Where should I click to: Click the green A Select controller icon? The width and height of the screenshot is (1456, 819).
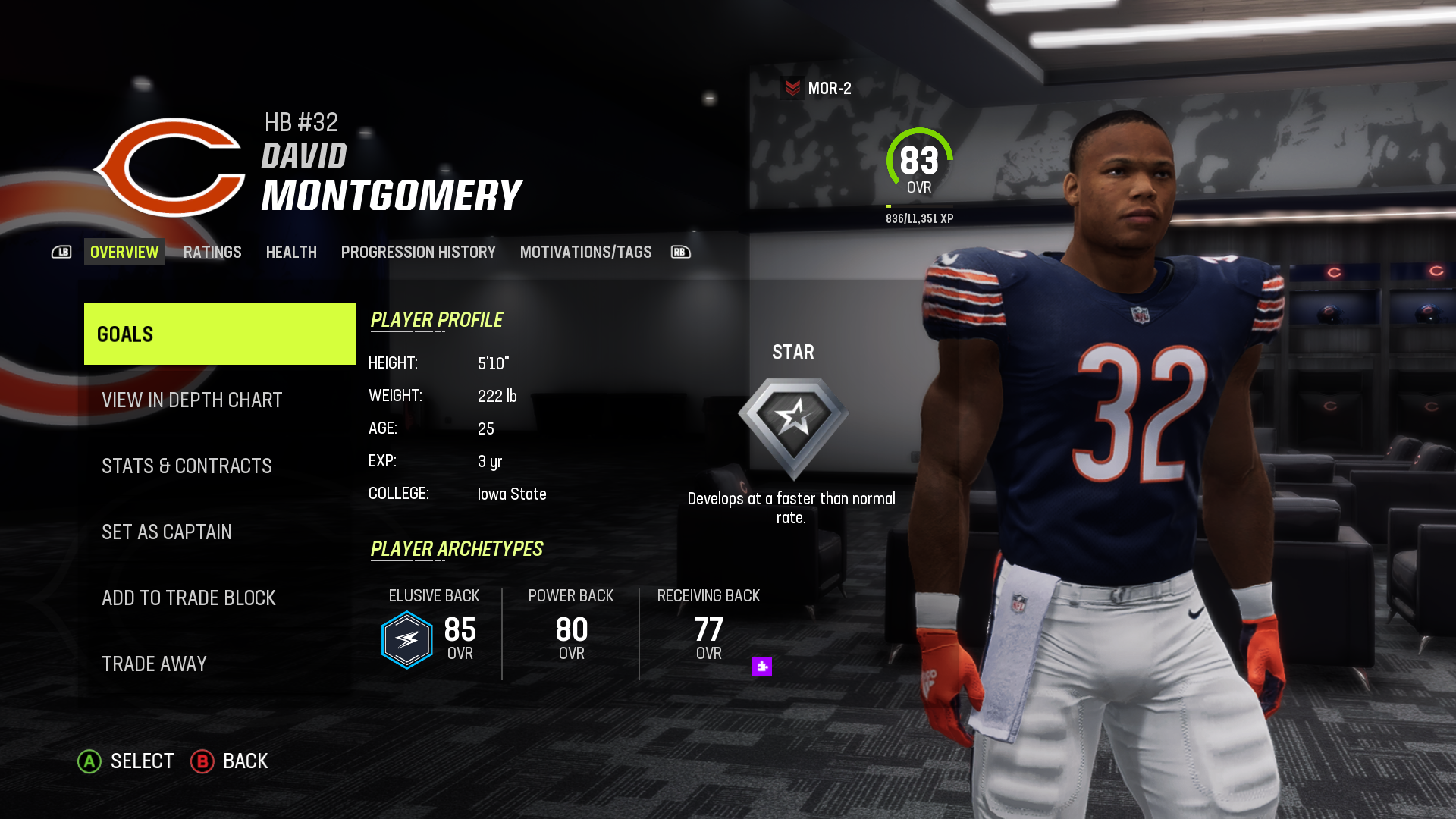coord(91,761)
